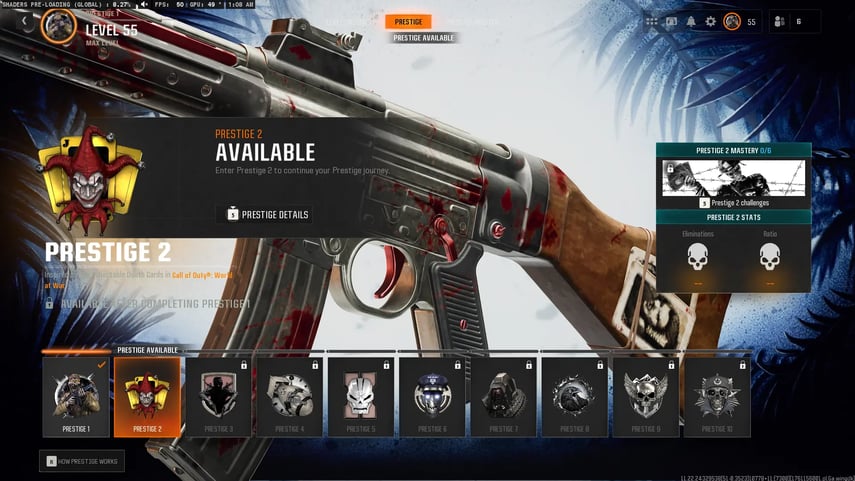This screenshot has width=855, height=481.
Task: Open the notifications bell
Action: (x=691, y=21)
